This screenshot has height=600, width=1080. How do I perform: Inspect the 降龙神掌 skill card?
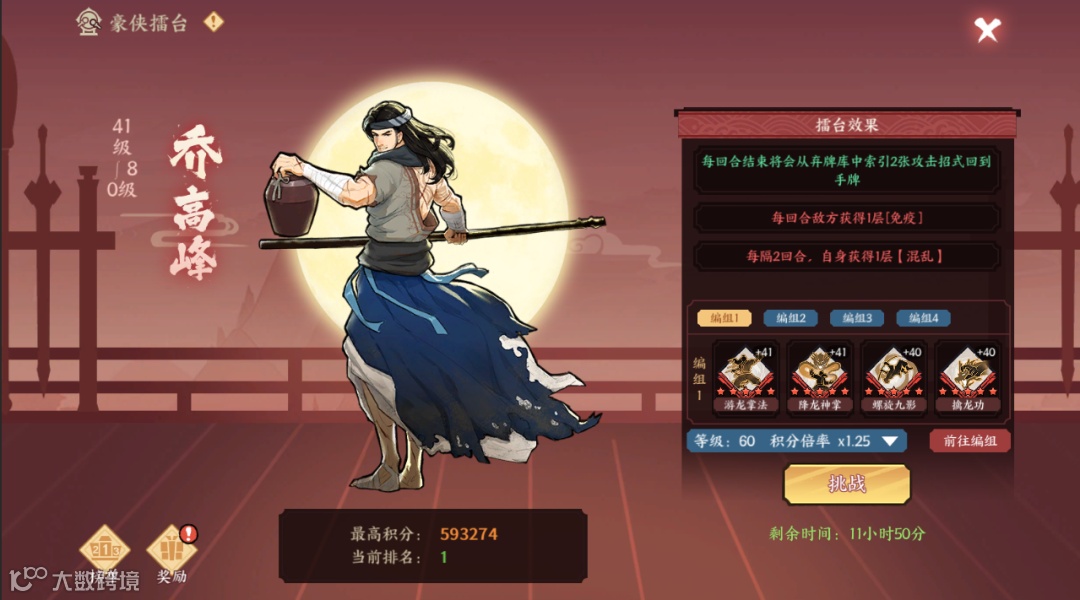point(819,376)
